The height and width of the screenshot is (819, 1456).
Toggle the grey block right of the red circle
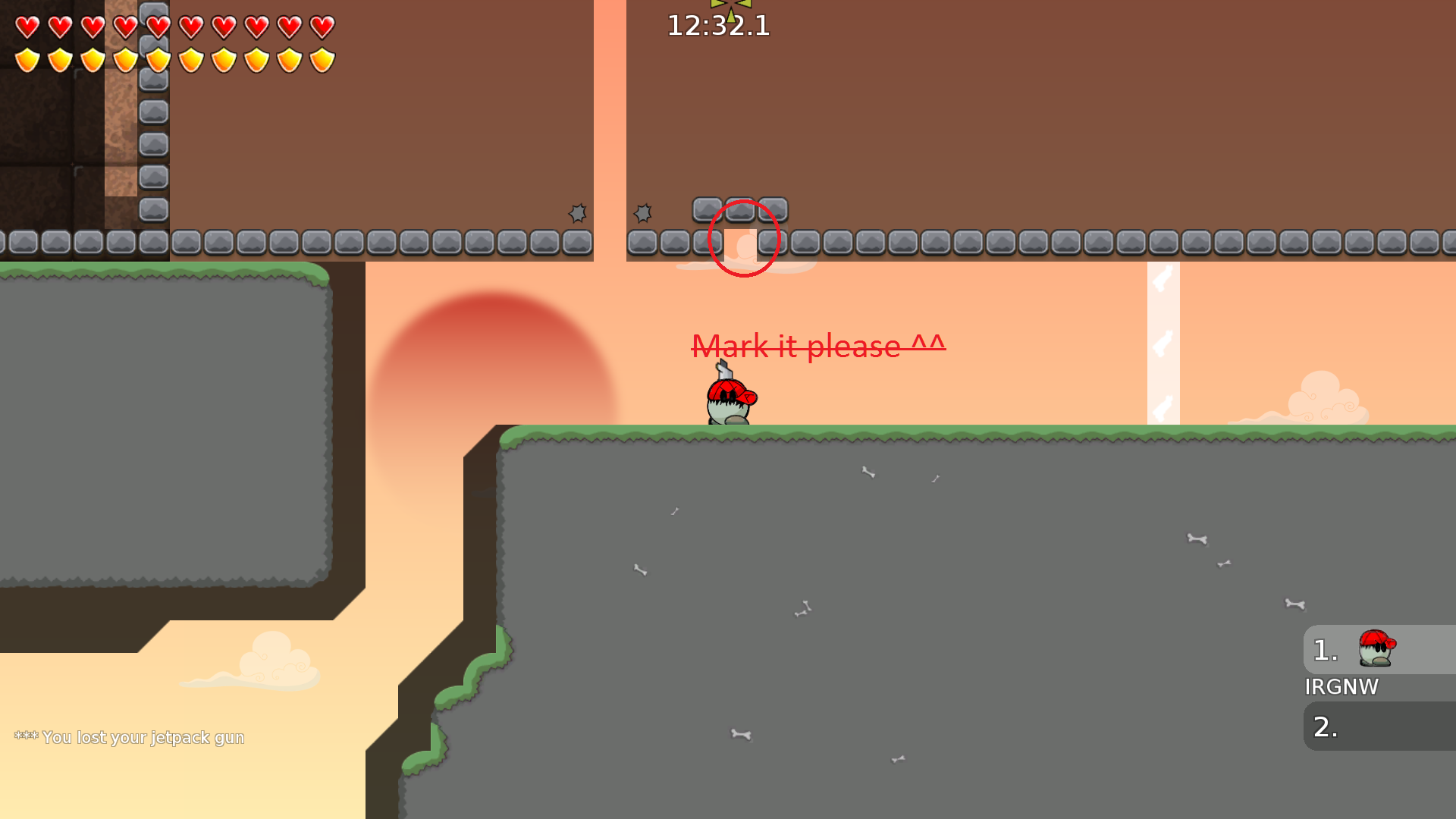(x=774, y=209)
